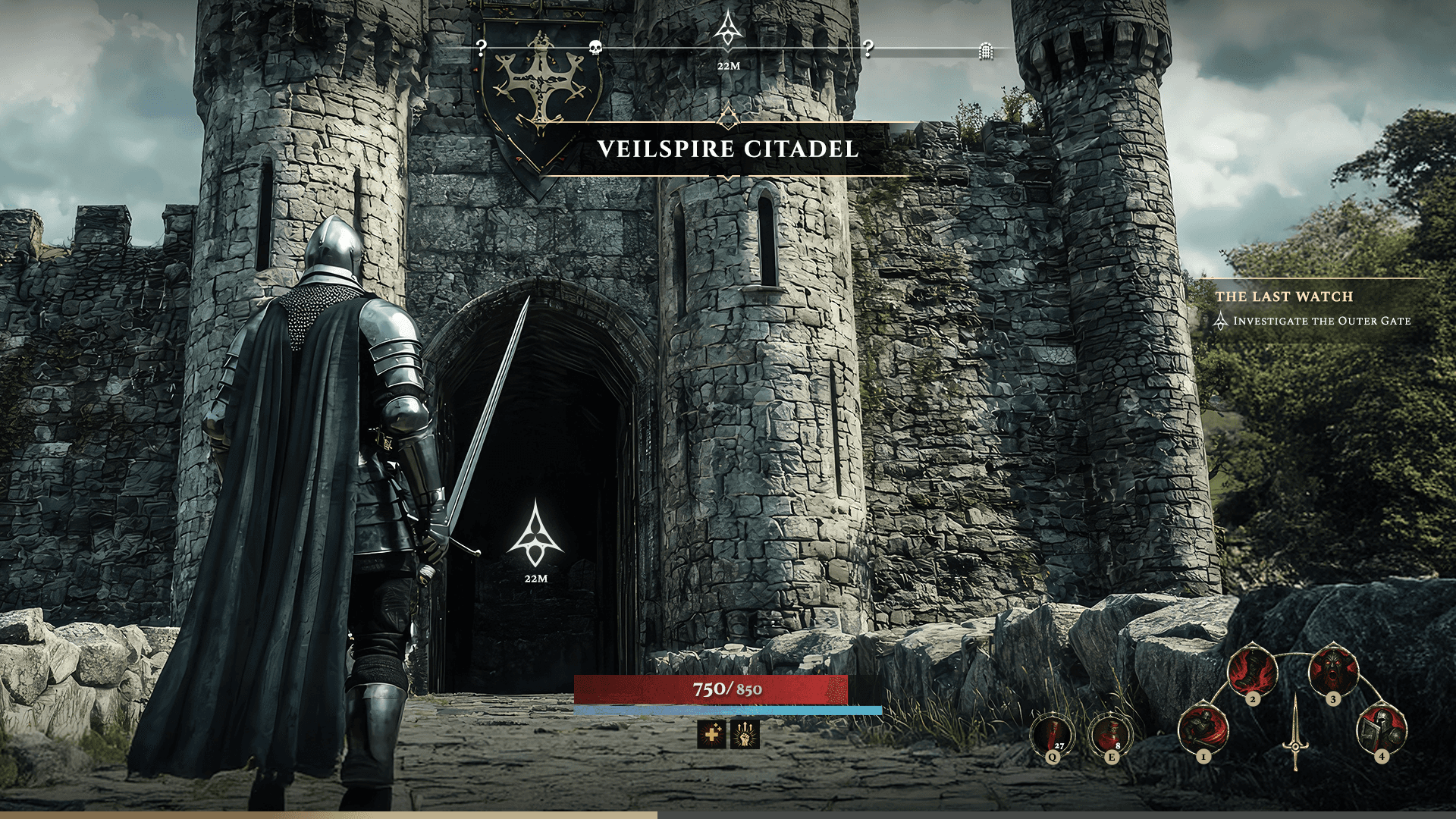Select the portcullis gate marker on the compass
Screen dimensions: 1456x819
click(985, 51)
